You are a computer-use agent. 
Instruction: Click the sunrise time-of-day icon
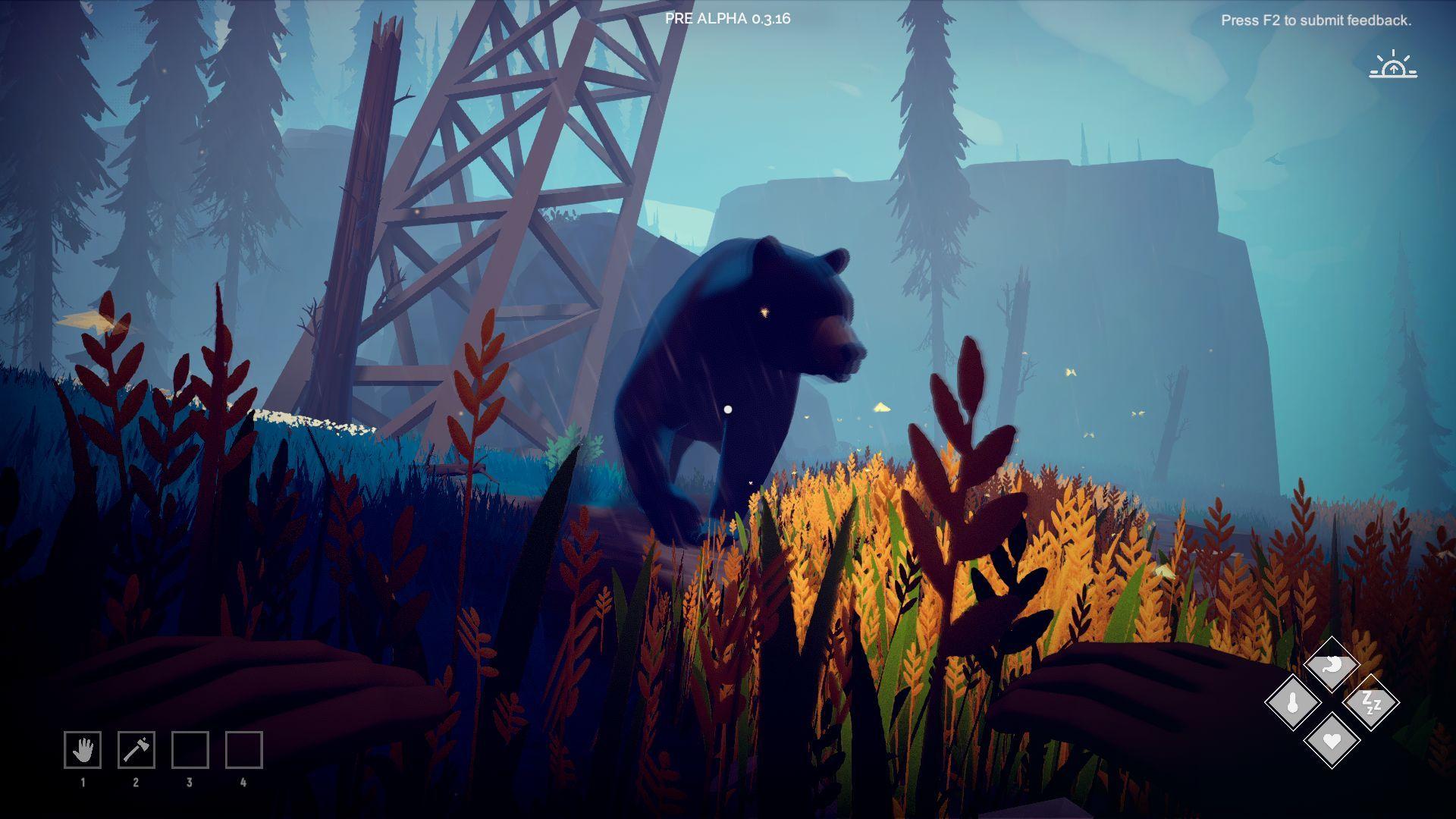point(1393,66)
